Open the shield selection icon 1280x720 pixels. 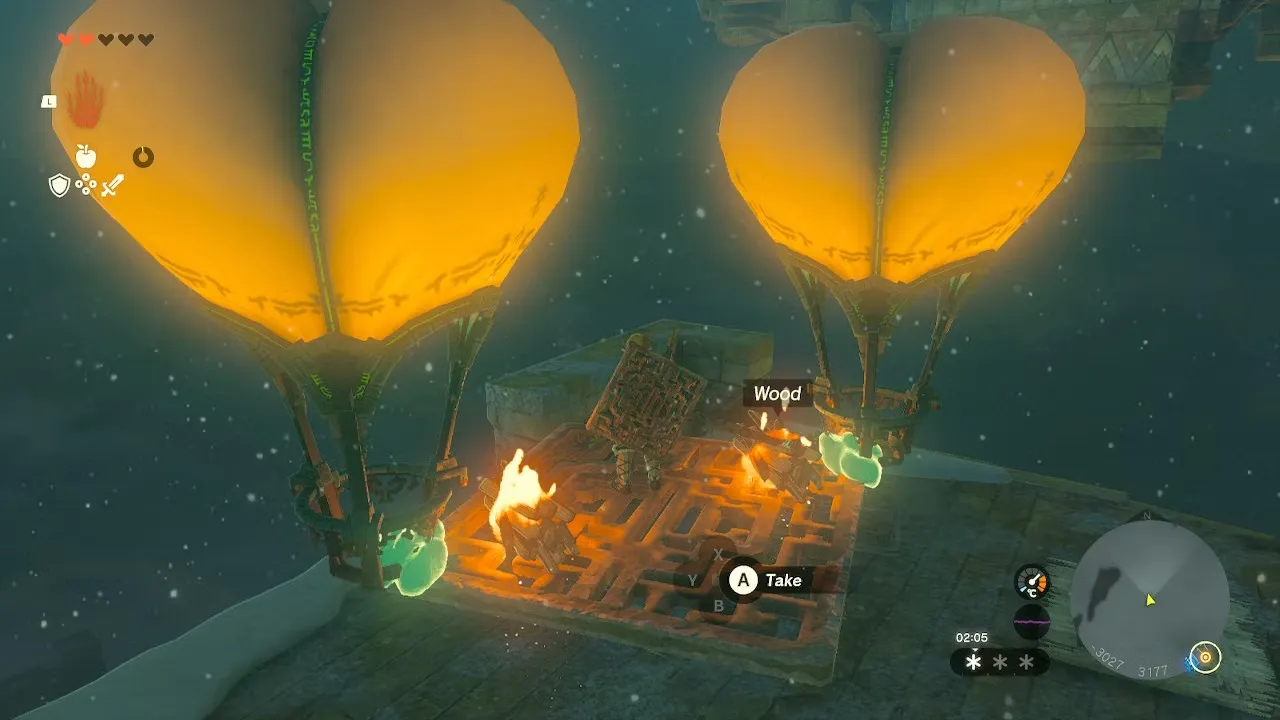pyautogui.click(x=59, y=185)
